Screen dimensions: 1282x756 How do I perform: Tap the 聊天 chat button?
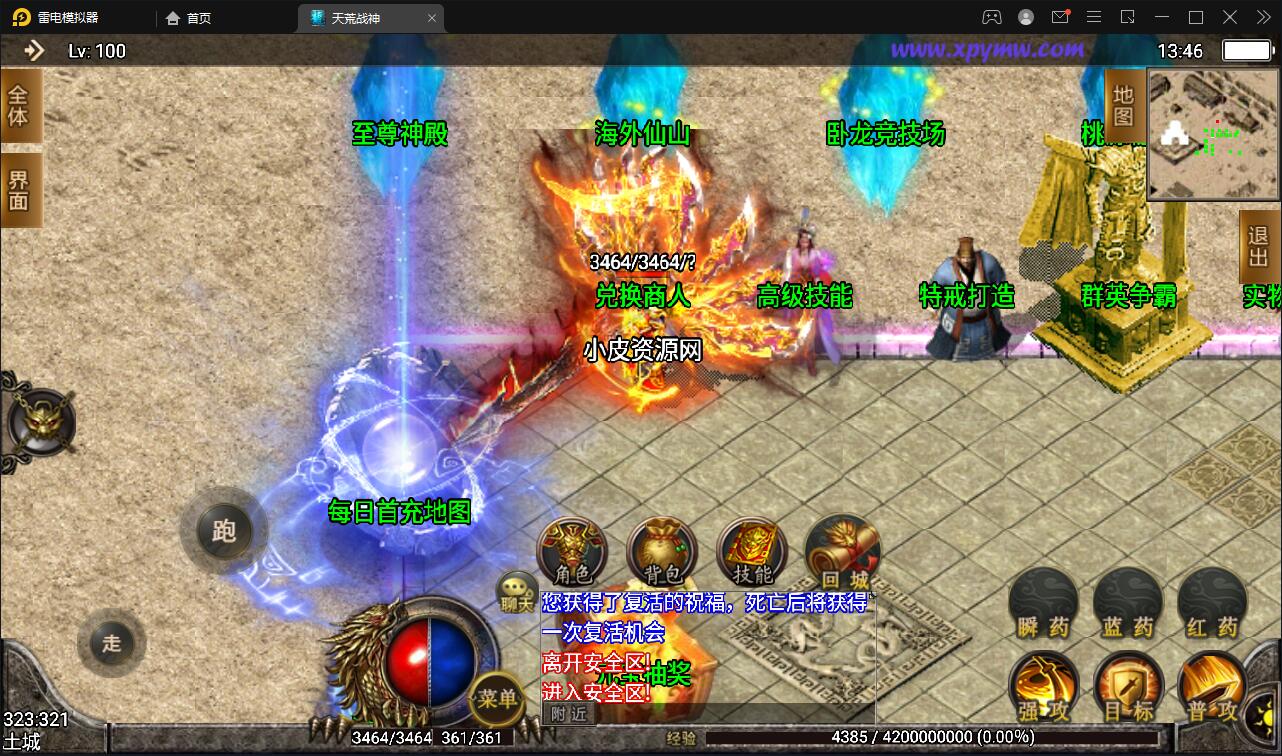pyautogui.click(x=518, y=592)
